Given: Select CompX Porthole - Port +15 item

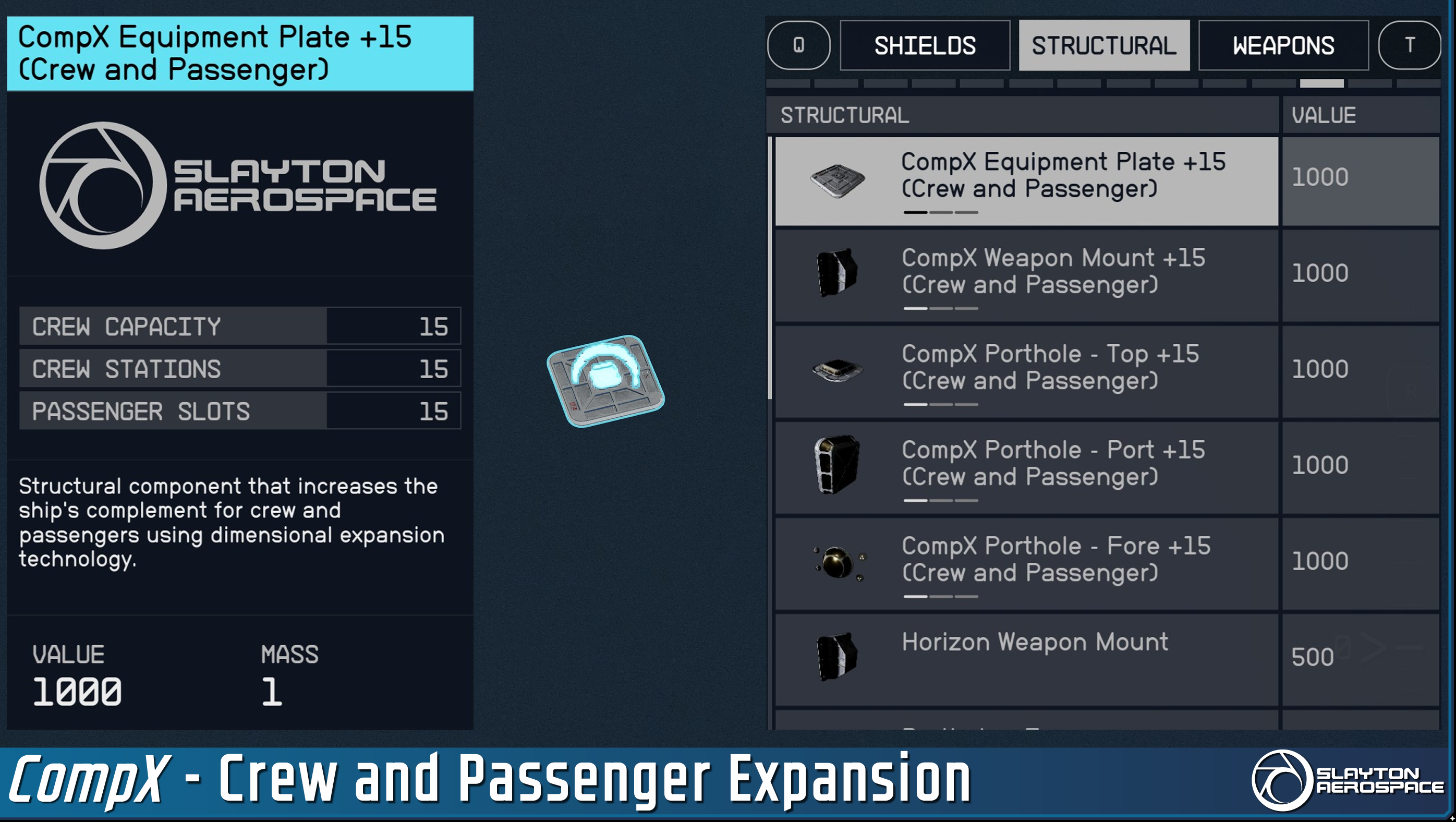Looking at the screenshot, I should [x=1026, y=468].
